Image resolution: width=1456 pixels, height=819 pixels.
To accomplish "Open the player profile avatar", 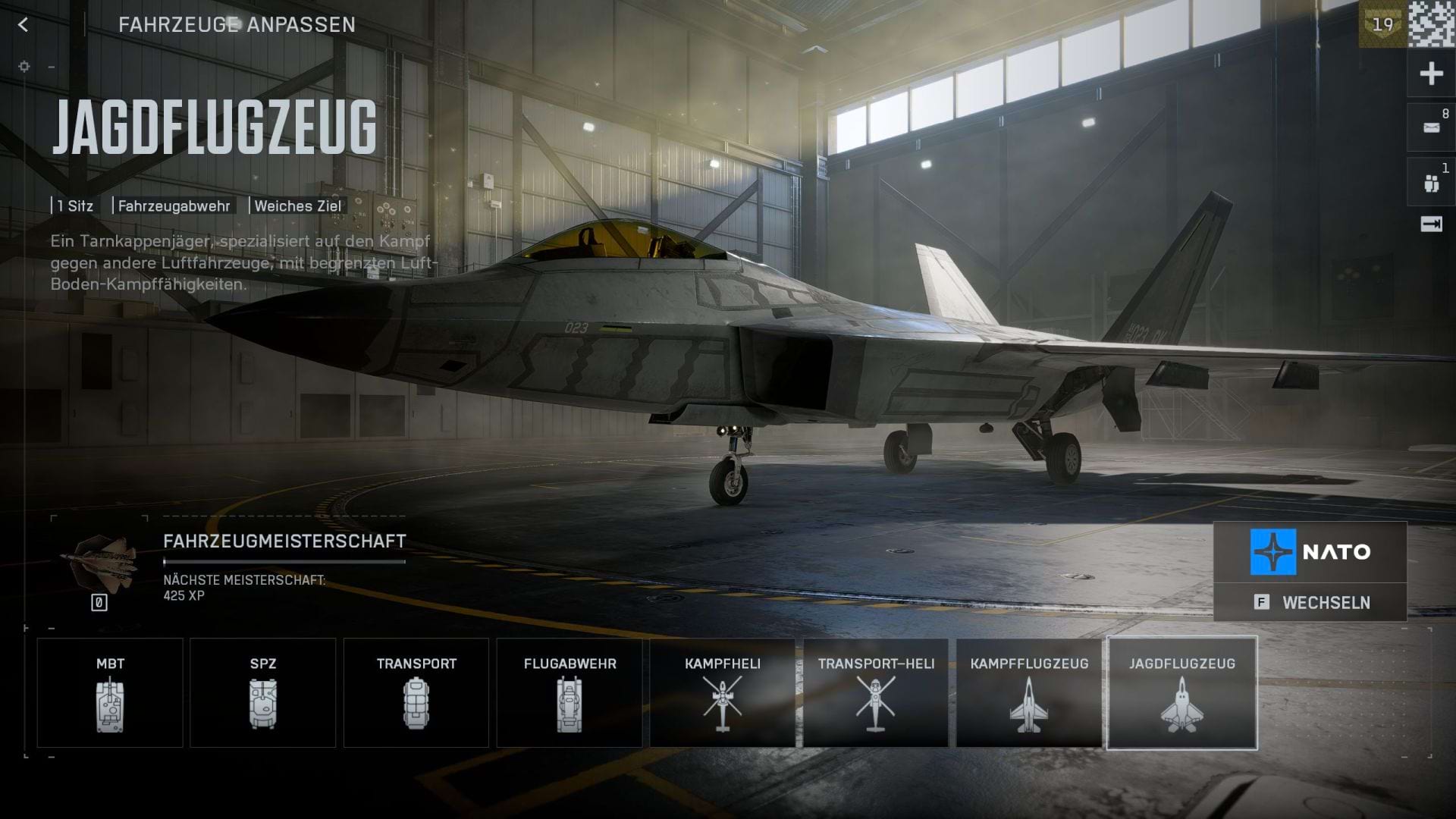I will 1432,24.
